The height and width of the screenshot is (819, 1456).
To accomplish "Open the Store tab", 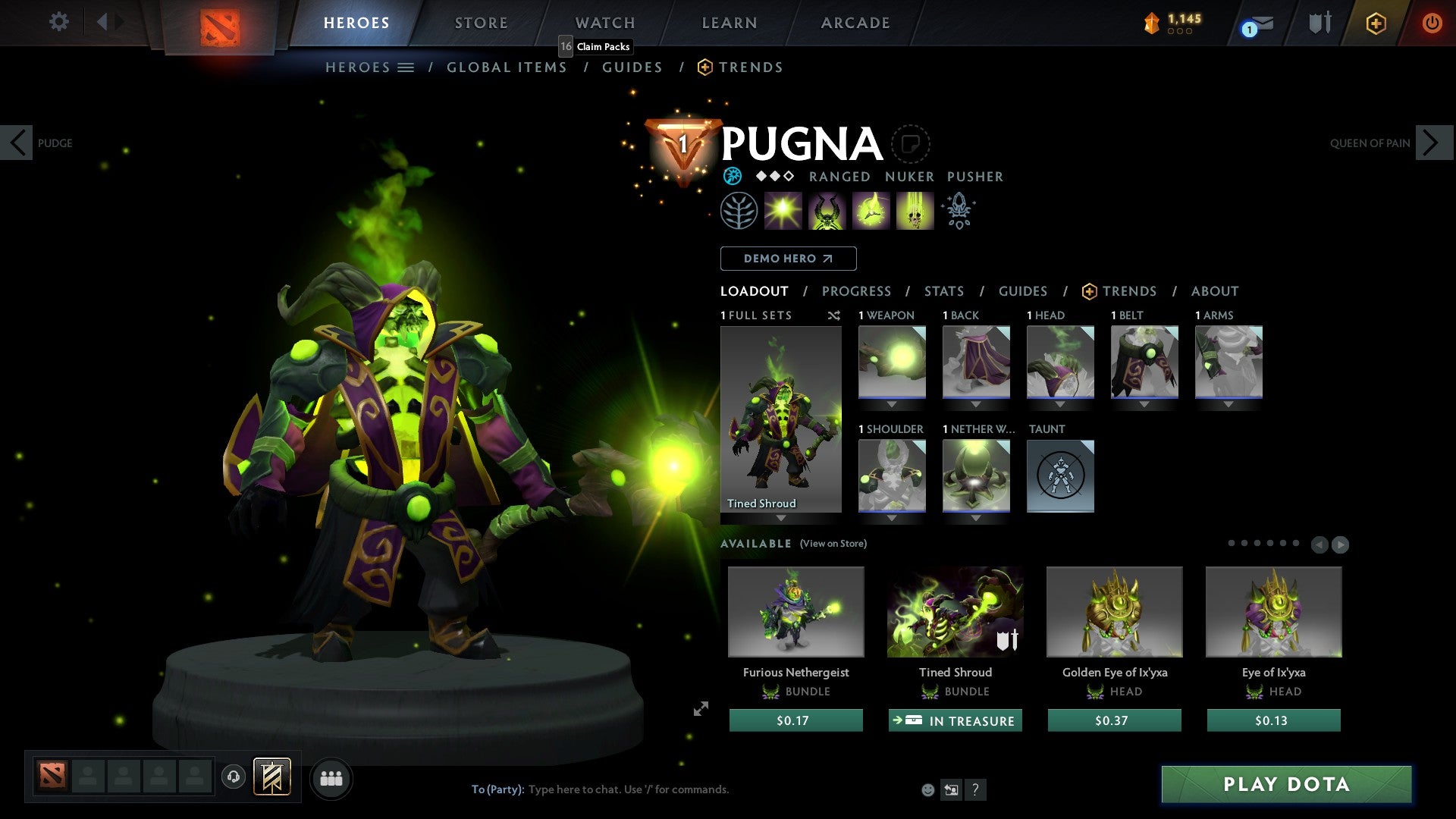I will (481, 23).
